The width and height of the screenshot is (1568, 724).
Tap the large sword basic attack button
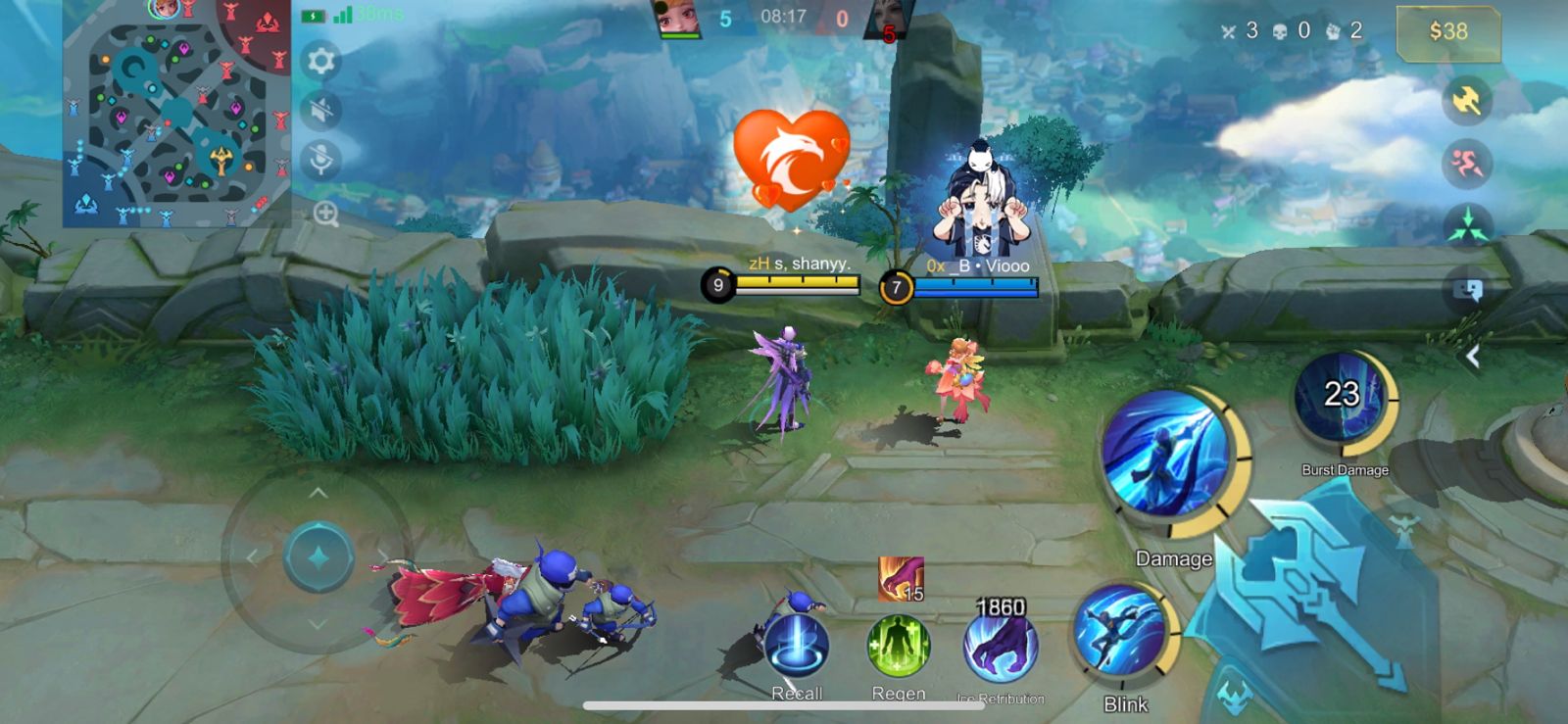[1311, 590]
